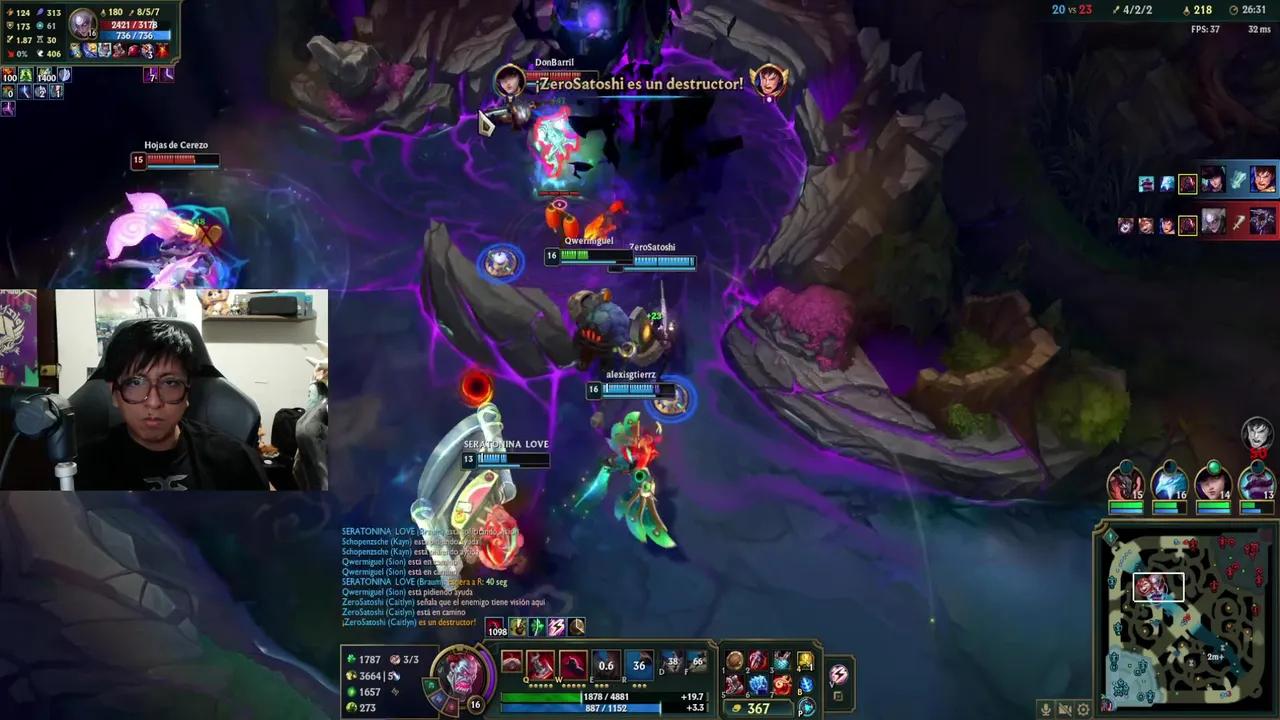The height and width of the screenshot is (720, 1280).
Task: Mute the microphone icon beside the minimap
Action: coord(1046,709)
